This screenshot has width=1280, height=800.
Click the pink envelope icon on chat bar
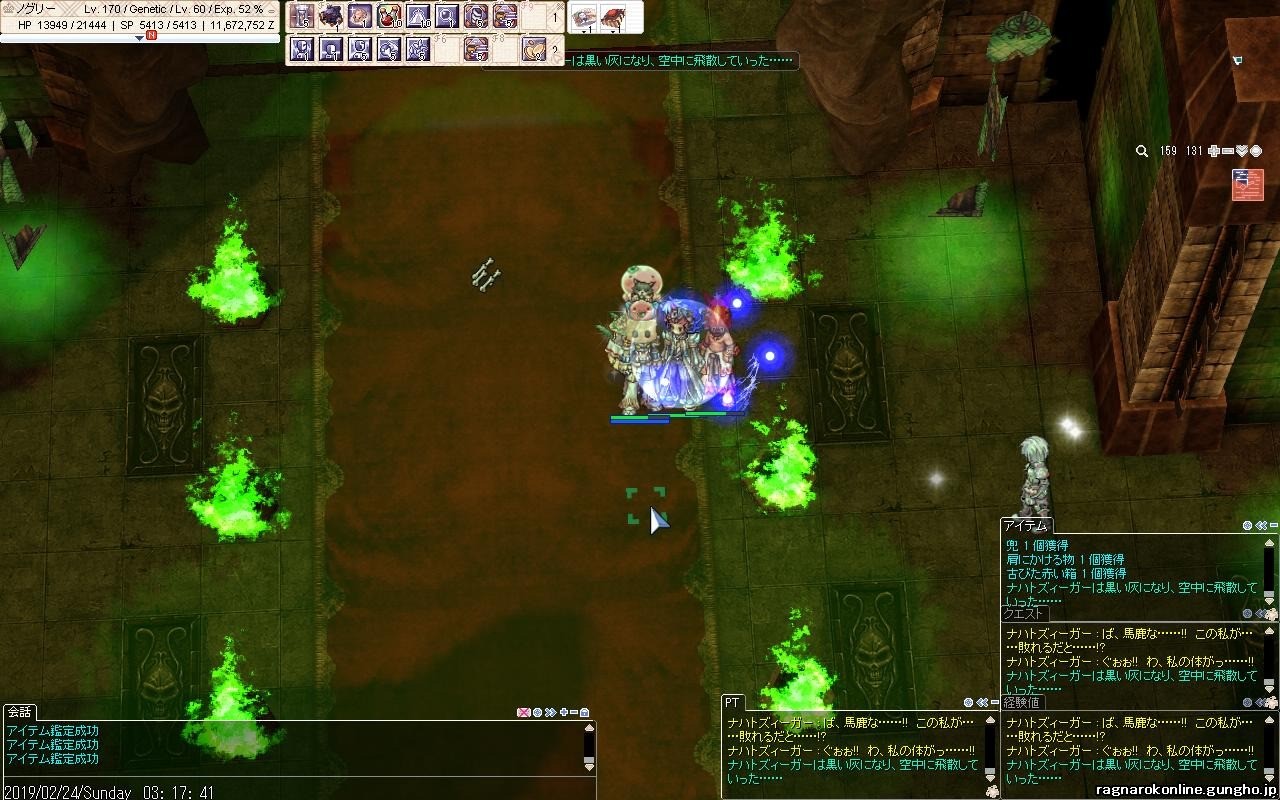tap(523, 712)
